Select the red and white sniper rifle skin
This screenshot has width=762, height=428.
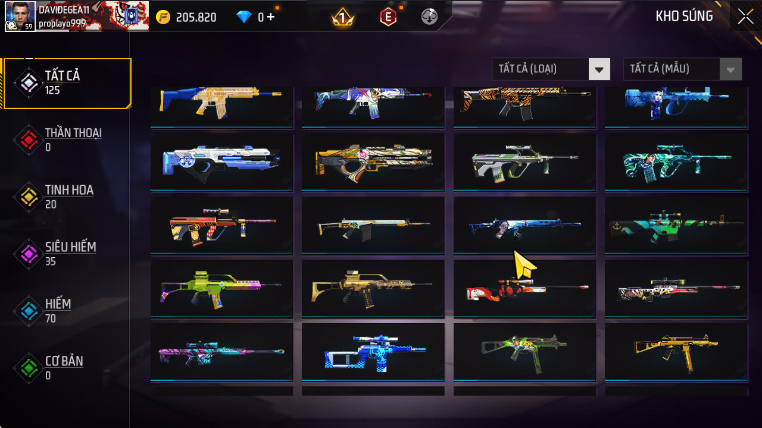pos(525,290)
